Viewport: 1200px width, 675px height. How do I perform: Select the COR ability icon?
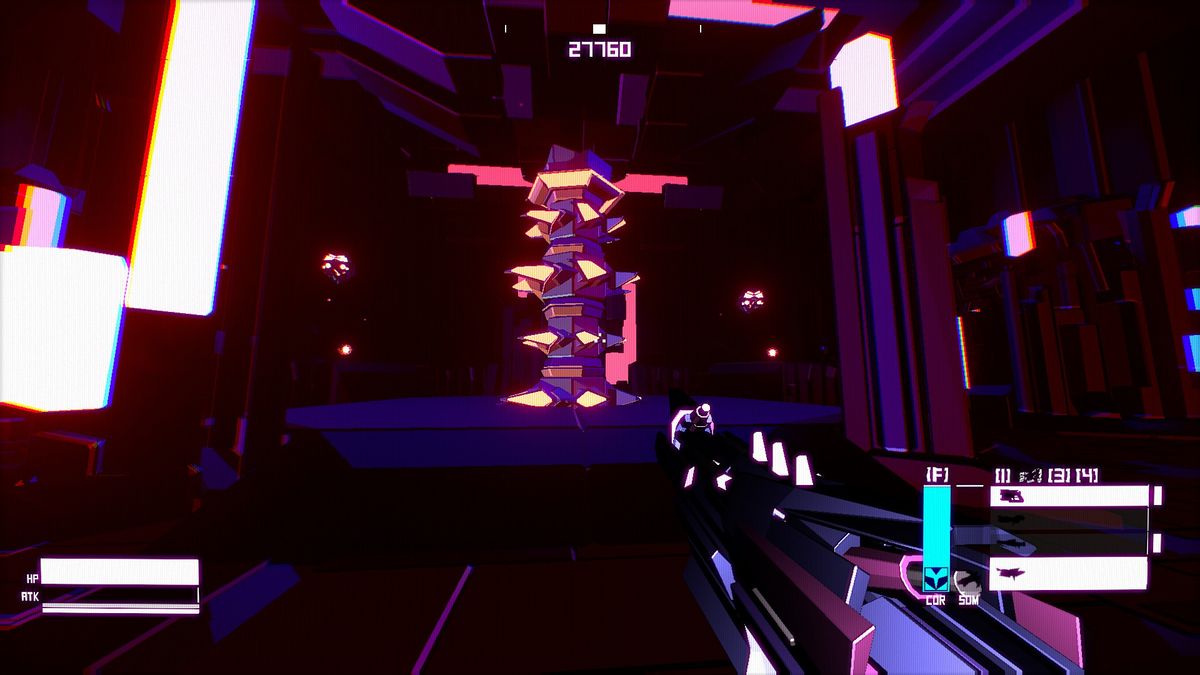[x=936, y=578]
